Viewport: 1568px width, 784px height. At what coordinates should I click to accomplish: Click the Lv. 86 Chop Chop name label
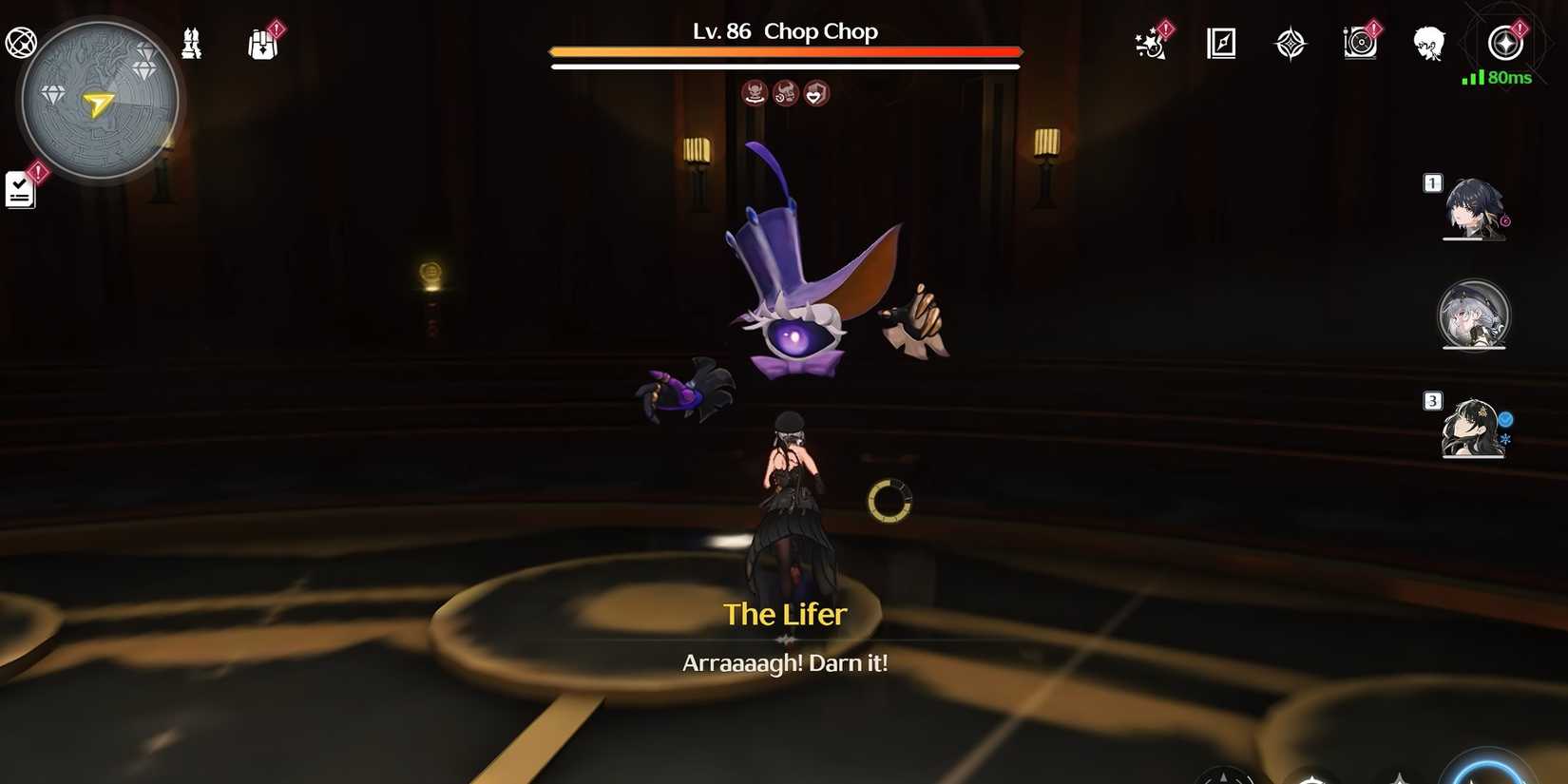783,31
